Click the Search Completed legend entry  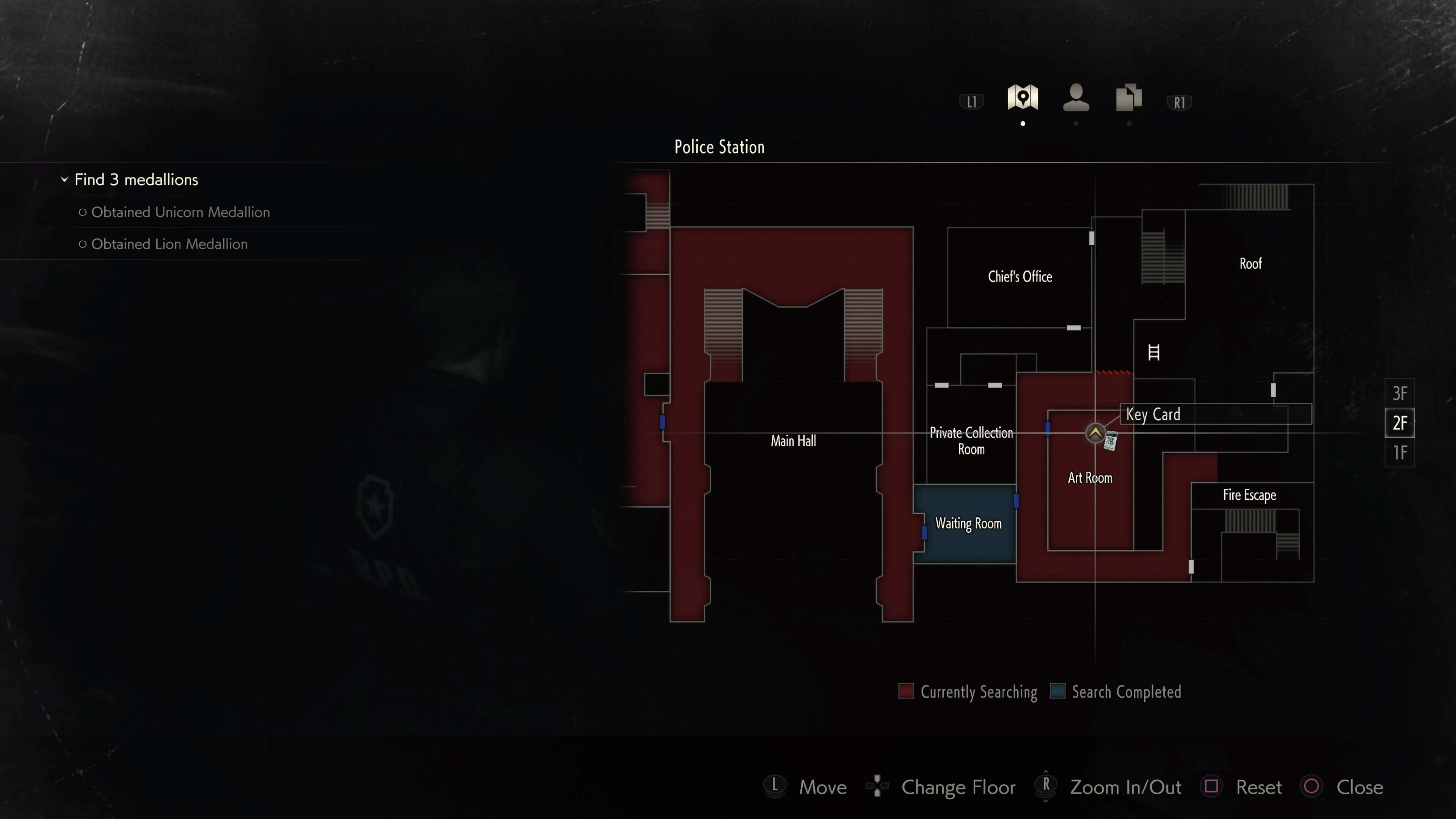click(x=1116, y=692)
